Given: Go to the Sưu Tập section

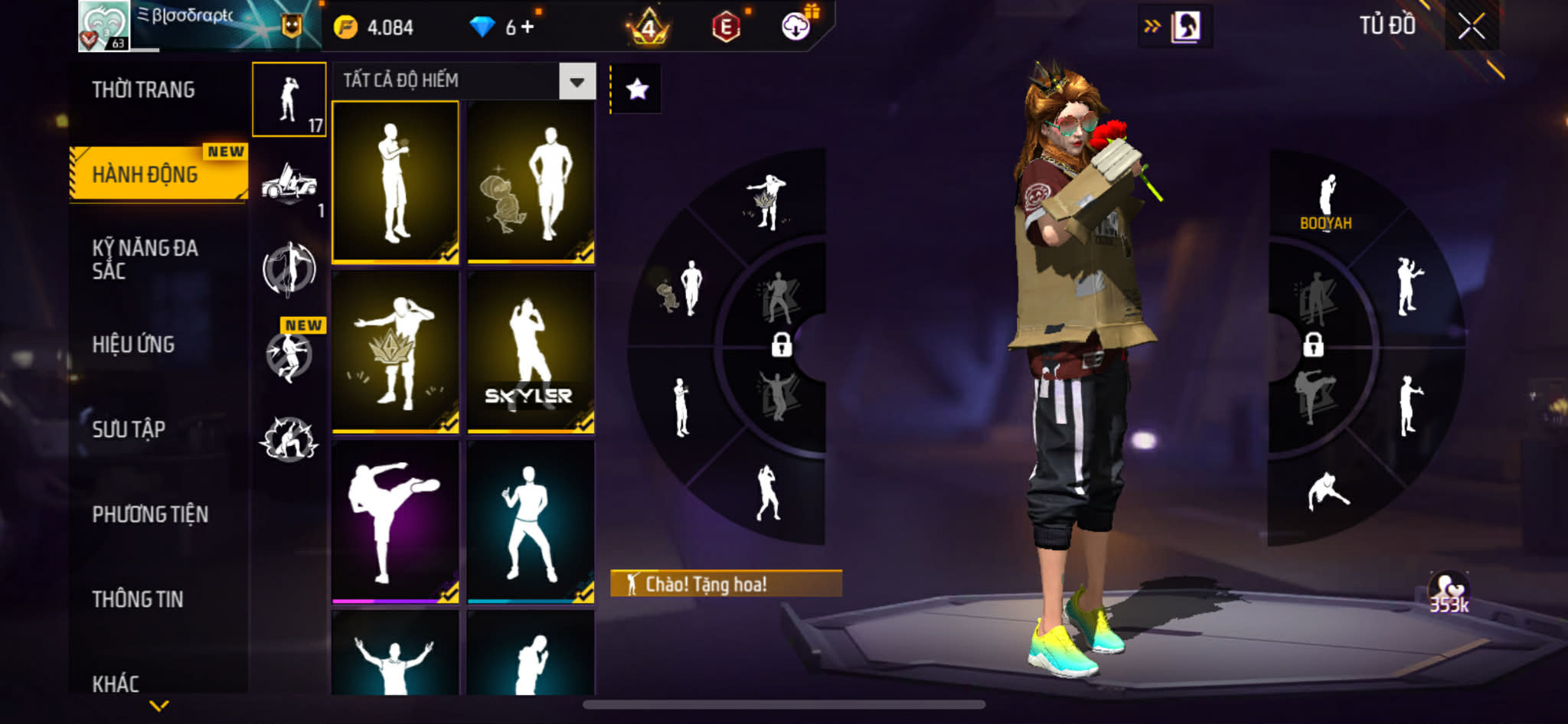Looking at the screenshot, I should [129, 429].
